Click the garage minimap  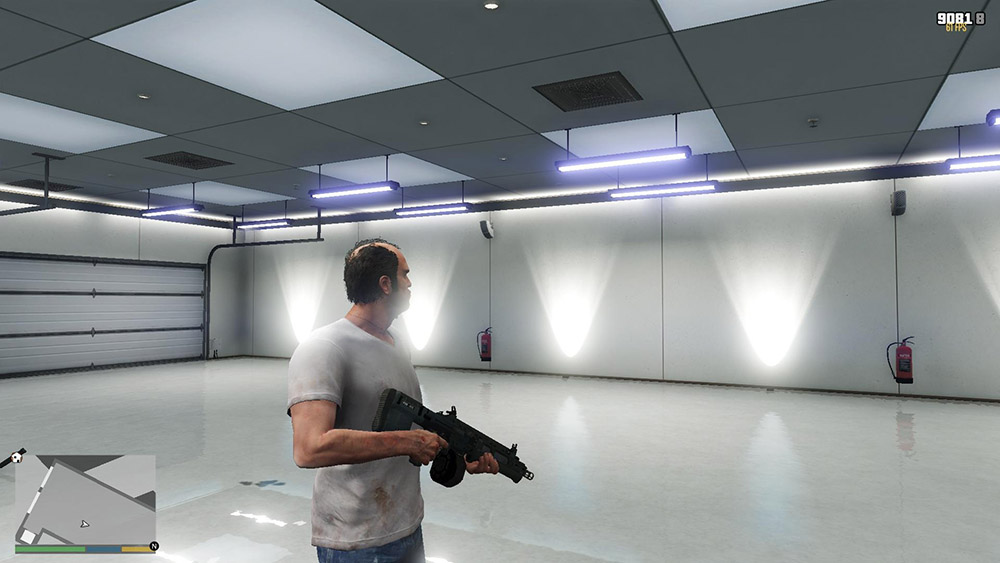(x=85, y=498)
